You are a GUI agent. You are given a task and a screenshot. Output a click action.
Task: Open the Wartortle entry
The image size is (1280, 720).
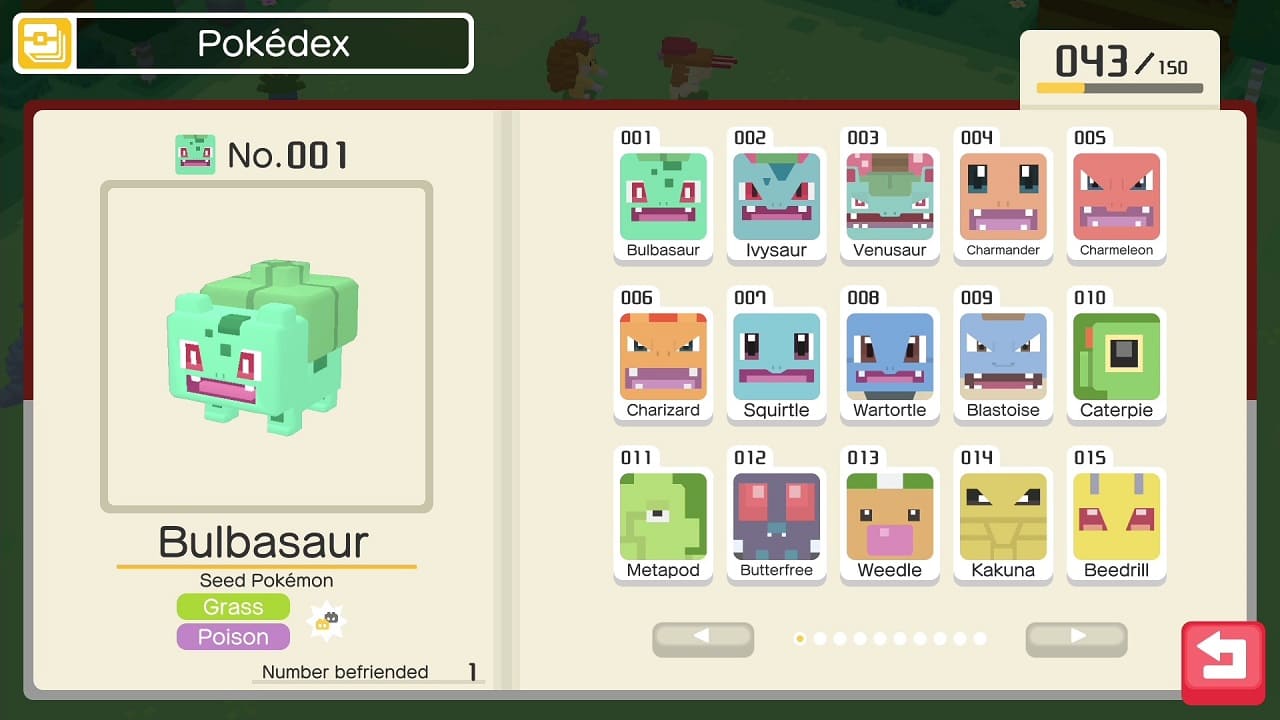tap(890, 357)
